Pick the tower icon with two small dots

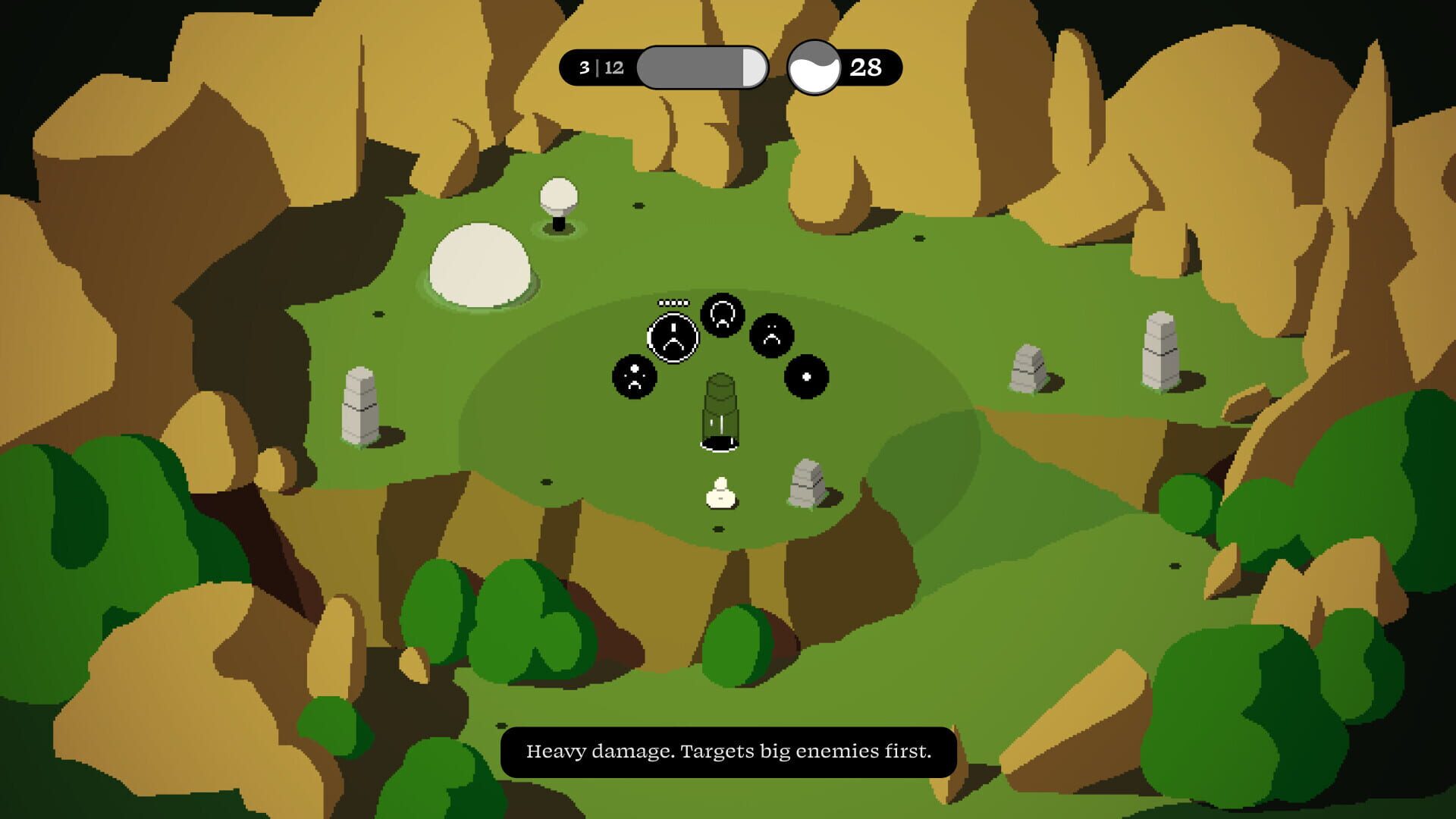point(771,334)
